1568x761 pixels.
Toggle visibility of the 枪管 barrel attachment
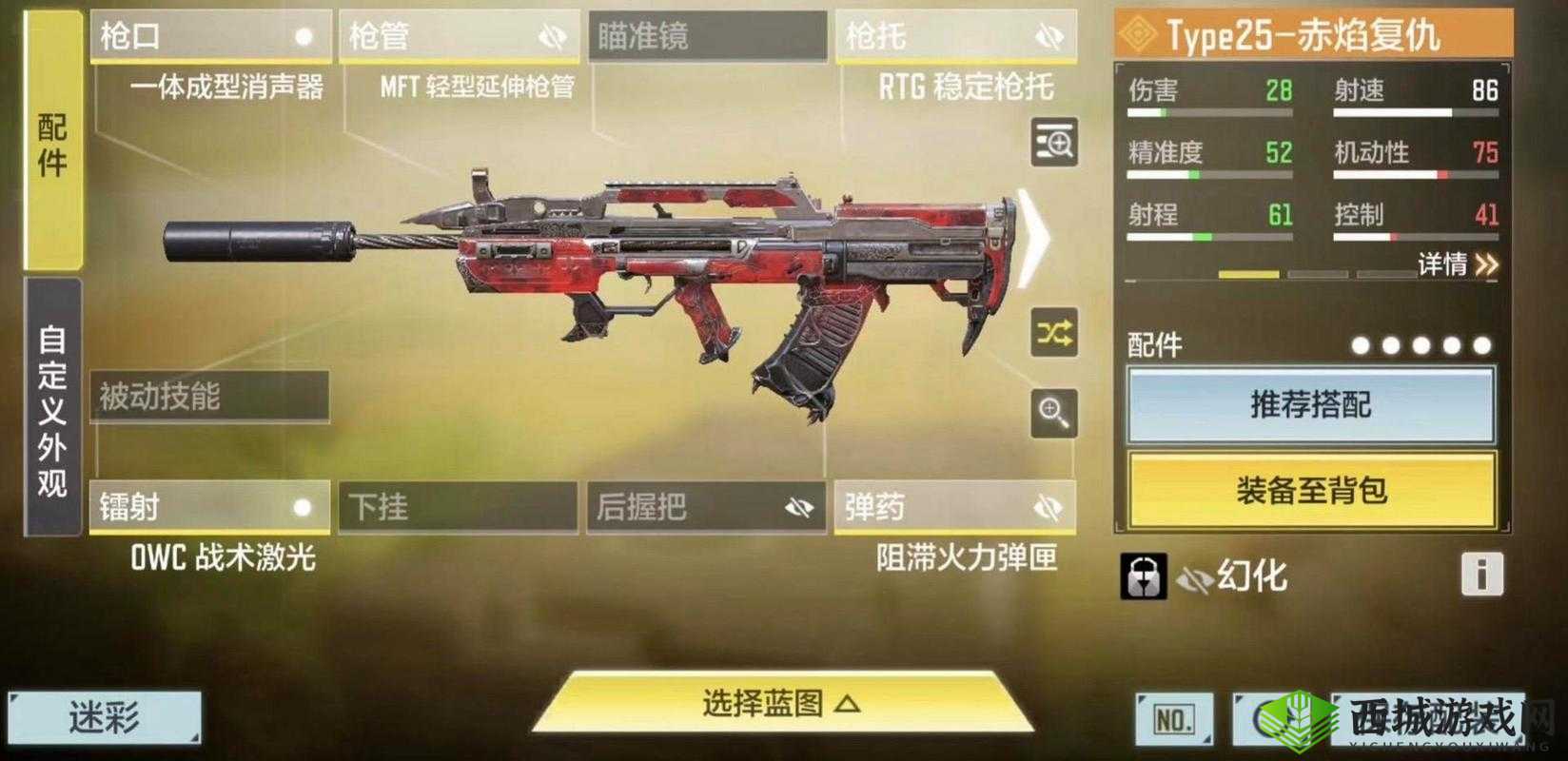(550, 34)
